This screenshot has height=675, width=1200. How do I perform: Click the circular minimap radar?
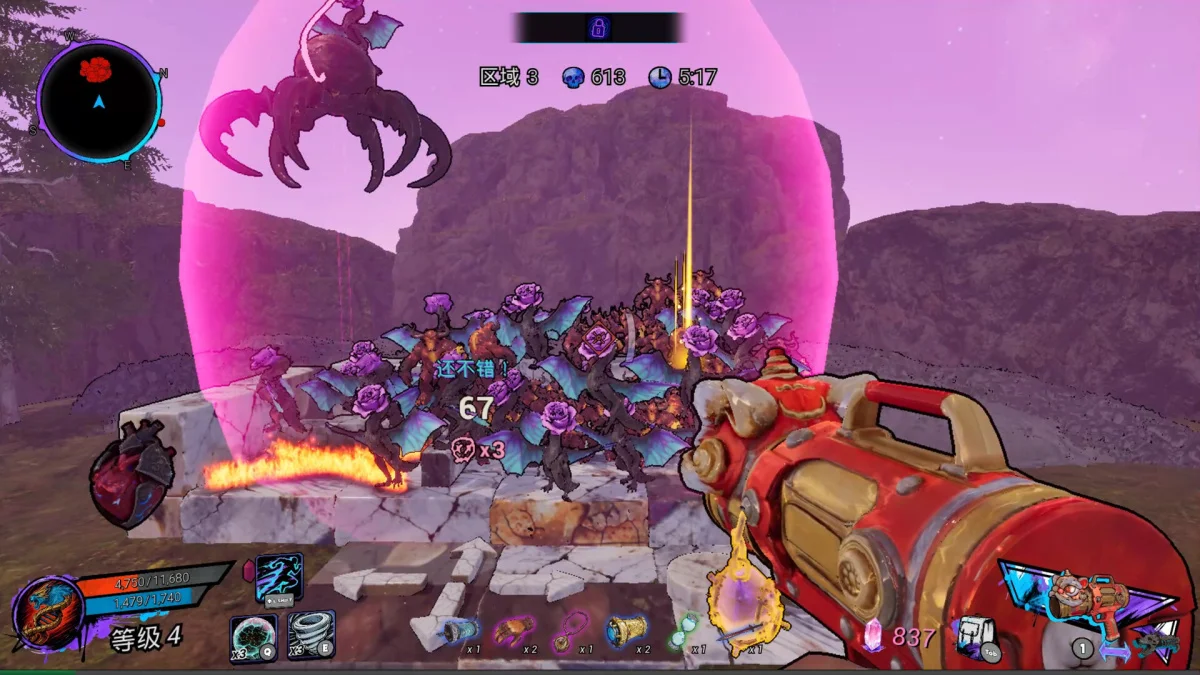click(x=99, y=100)
